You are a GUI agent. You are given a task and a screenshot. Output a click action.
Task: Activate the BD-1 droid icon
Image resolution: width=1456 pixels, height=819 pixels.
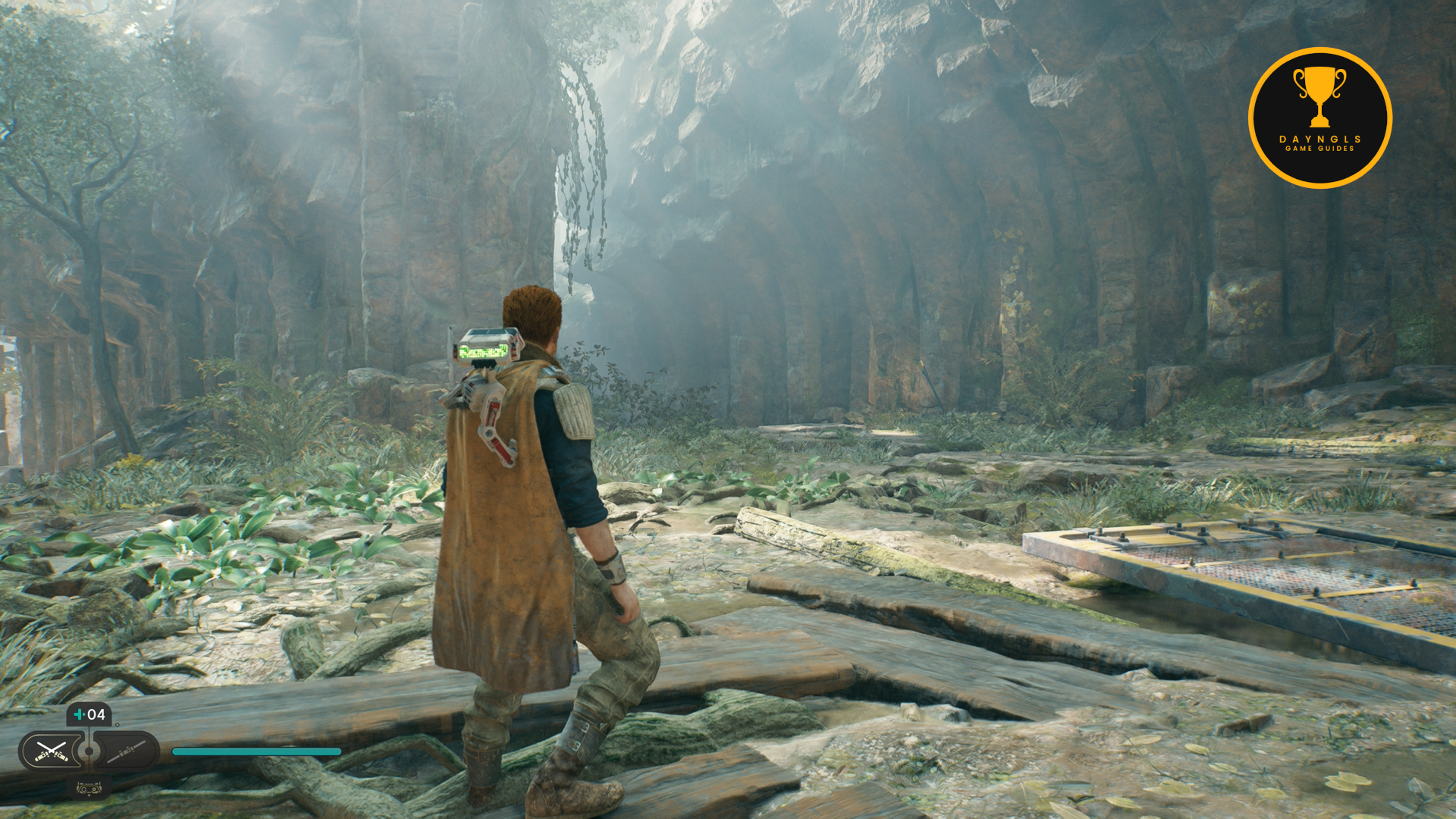pyautogui.click(x=89, y=788)
